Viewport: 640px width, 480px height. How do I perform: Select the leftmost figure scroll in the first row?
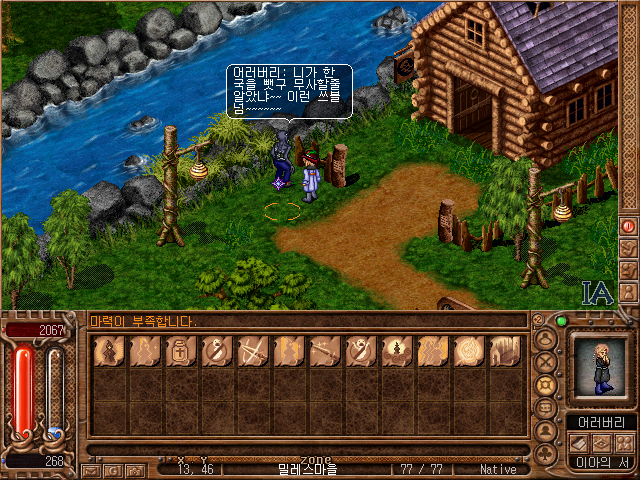(109, 351)
